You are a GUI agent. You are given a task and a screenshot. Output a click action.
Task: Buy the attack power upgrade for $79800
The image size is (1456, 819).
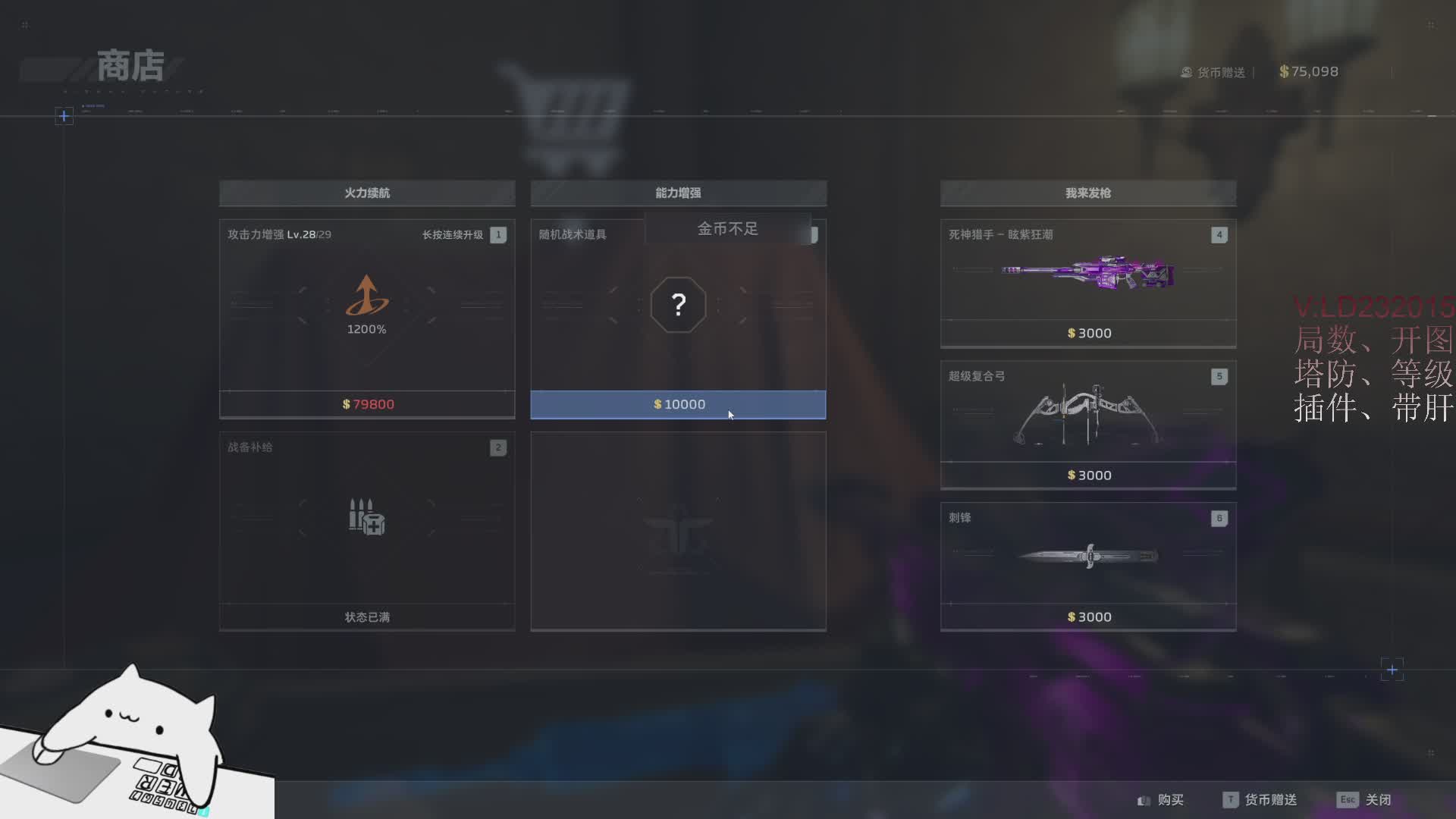click(367, 404)
